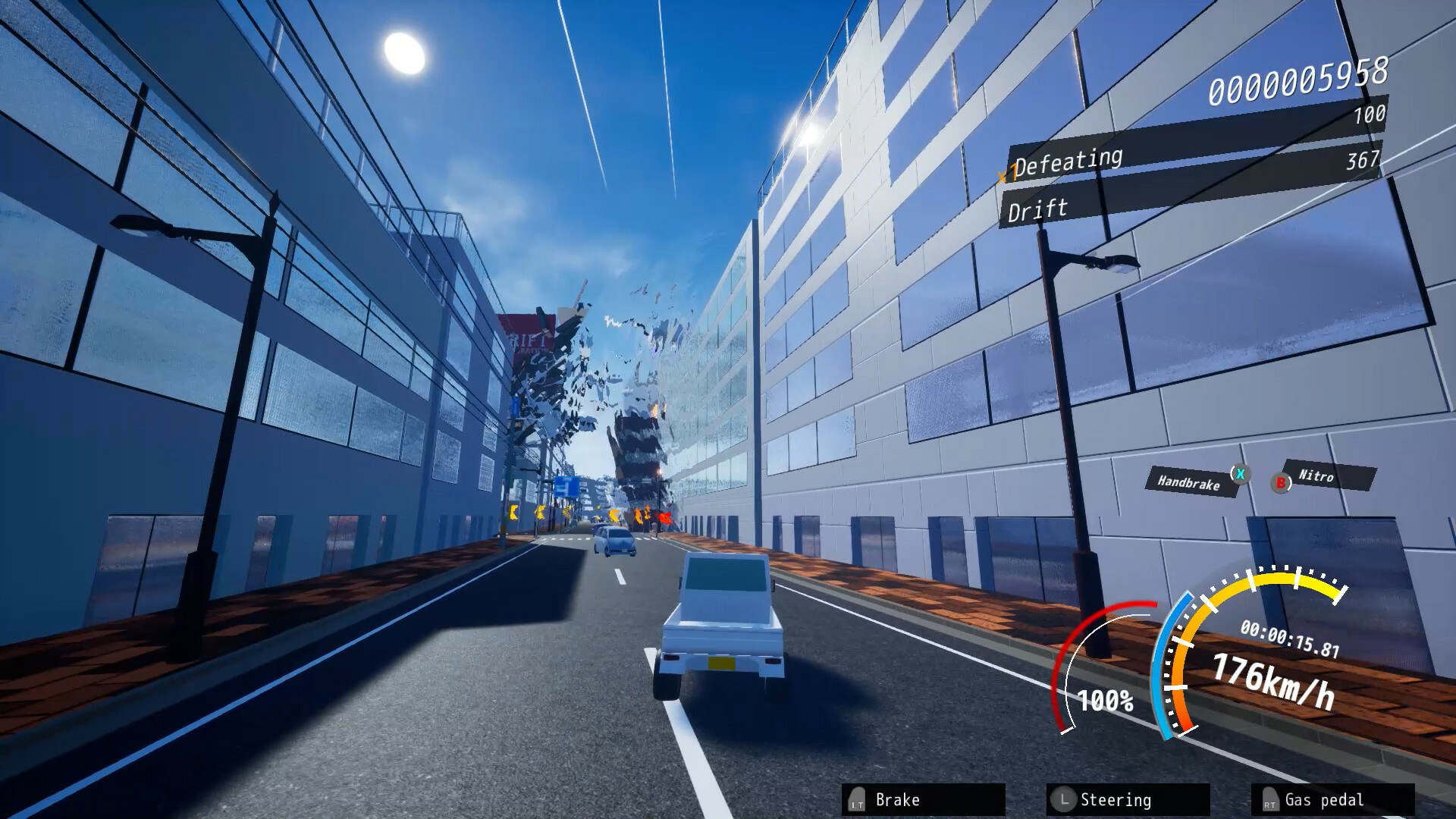Click the x1 multiplier indicator

coord(1009,172)
